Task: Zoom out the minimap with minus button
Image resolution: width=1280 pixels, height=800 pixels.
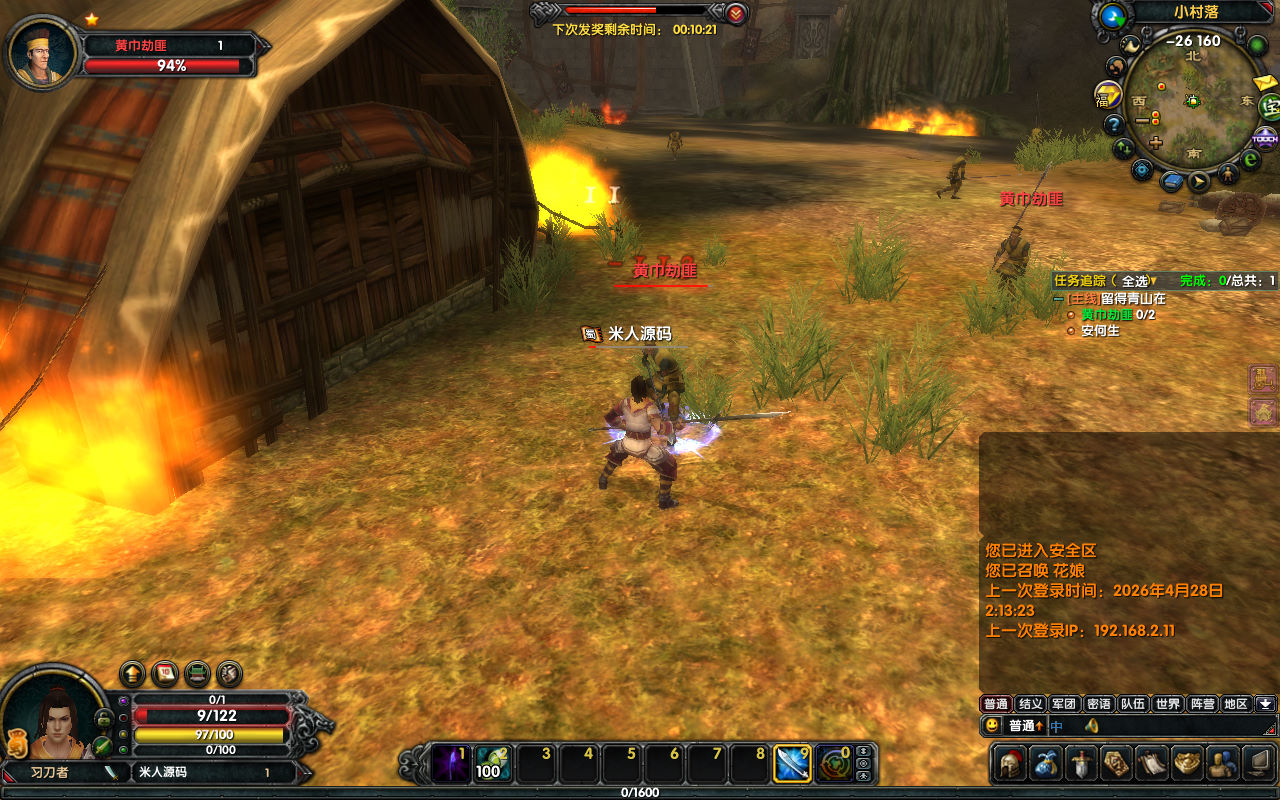Action: tap(1142, 120)
